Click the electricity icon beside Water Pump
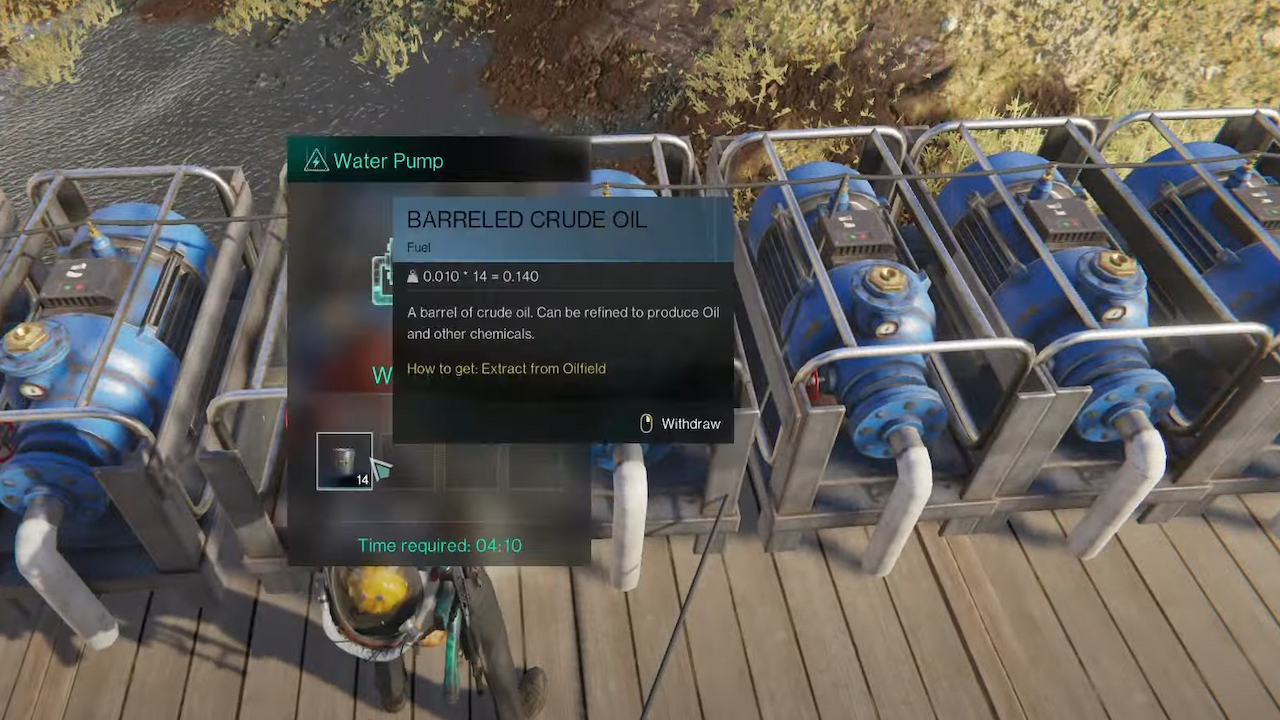1280x720 pixels. [316, 160]
